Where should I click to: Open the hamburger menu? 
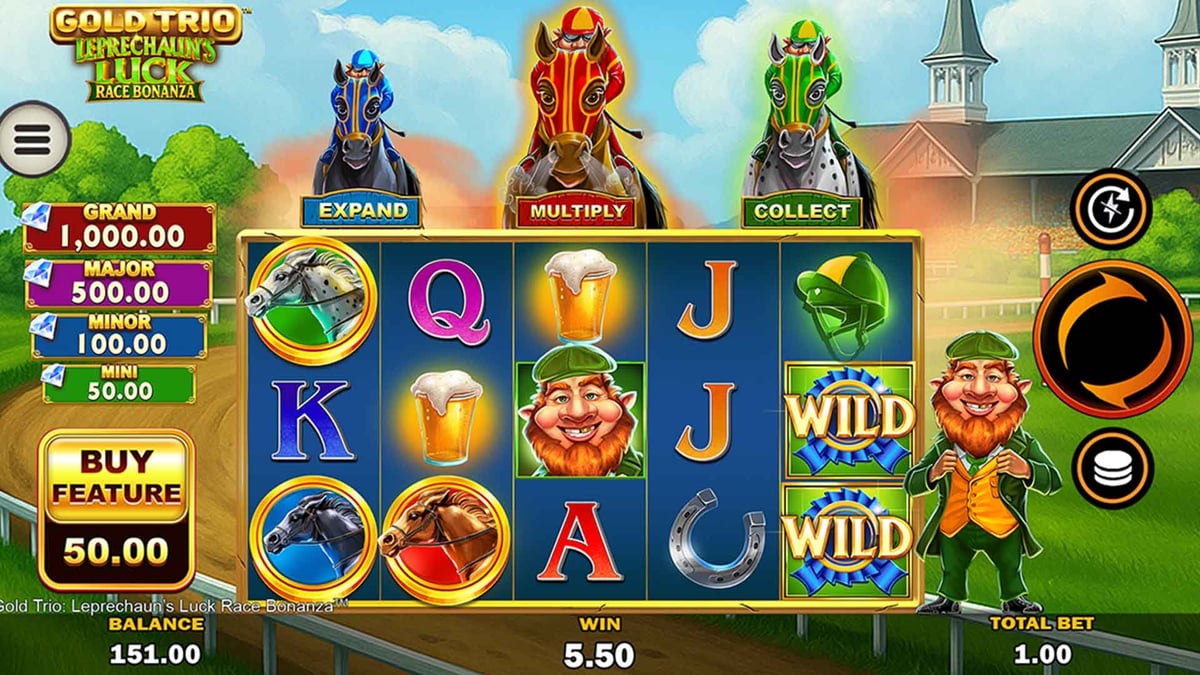coord(32,141)
